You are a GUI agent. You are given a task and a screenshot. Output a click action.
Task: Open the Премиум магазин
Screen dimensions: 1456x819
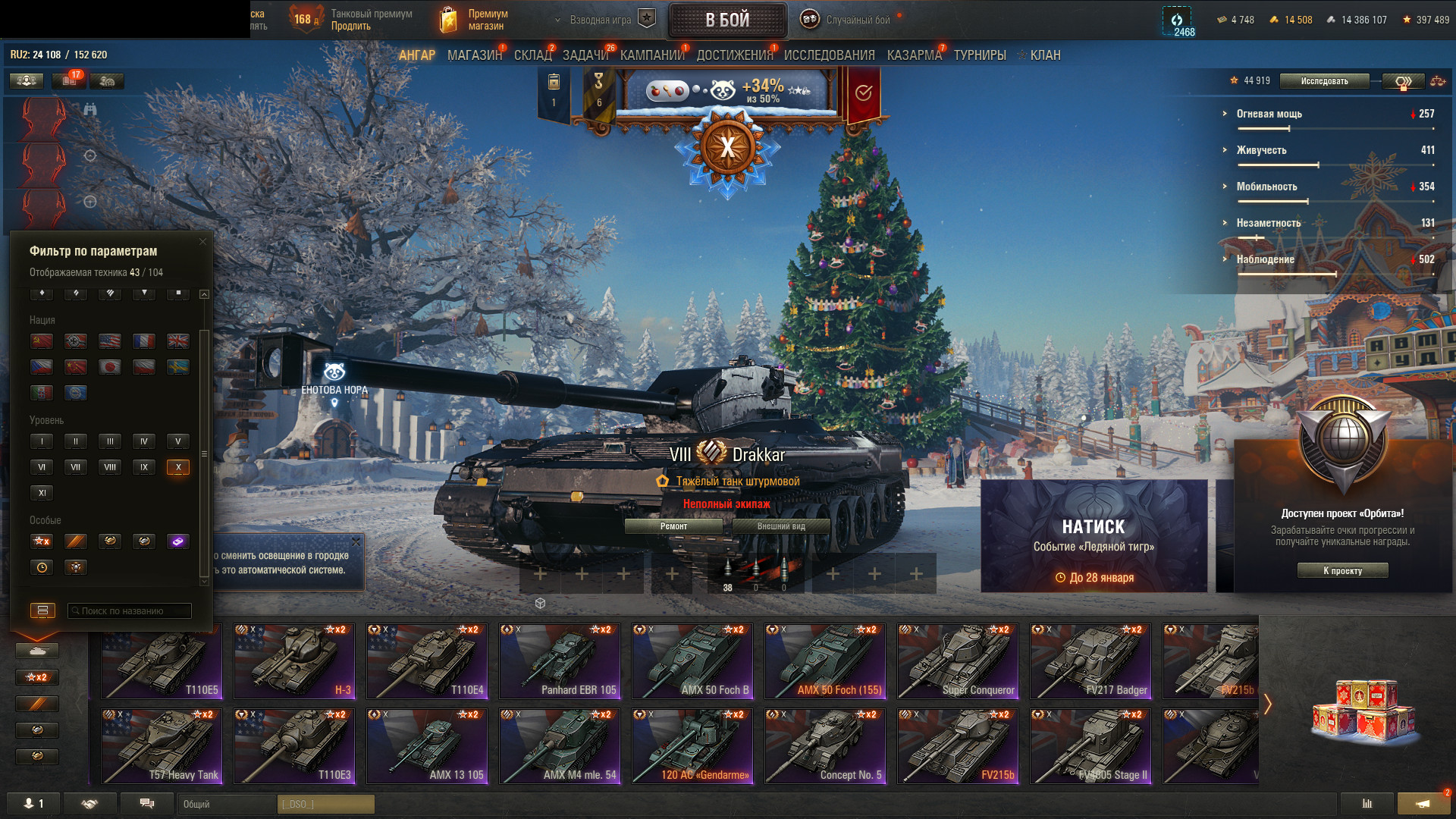pos(474,20)
